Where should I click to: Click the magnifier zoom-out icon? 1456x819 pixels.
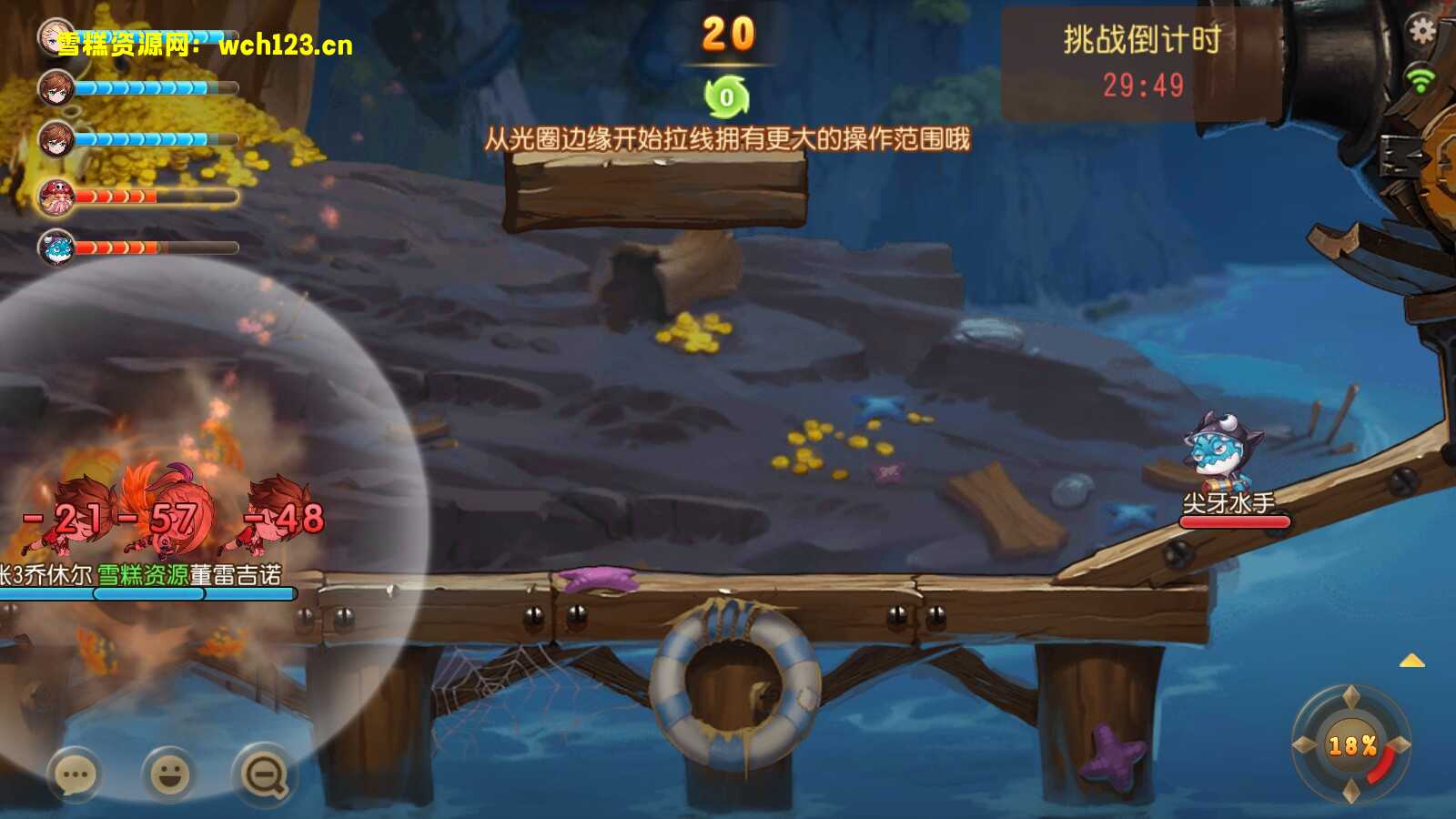click(x=261, y=772)
